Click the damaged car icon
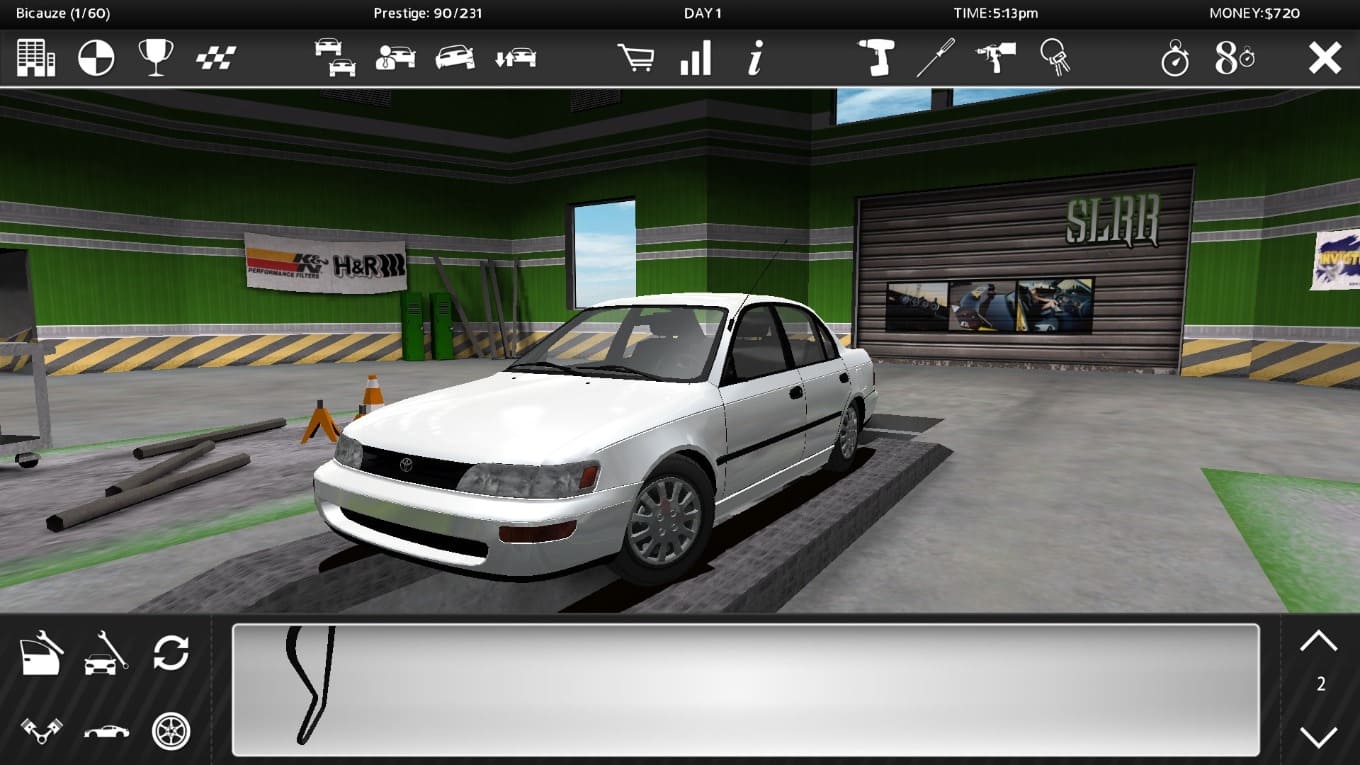Image resolution: width=1360 pixels, height=765 pixels. 455,58
